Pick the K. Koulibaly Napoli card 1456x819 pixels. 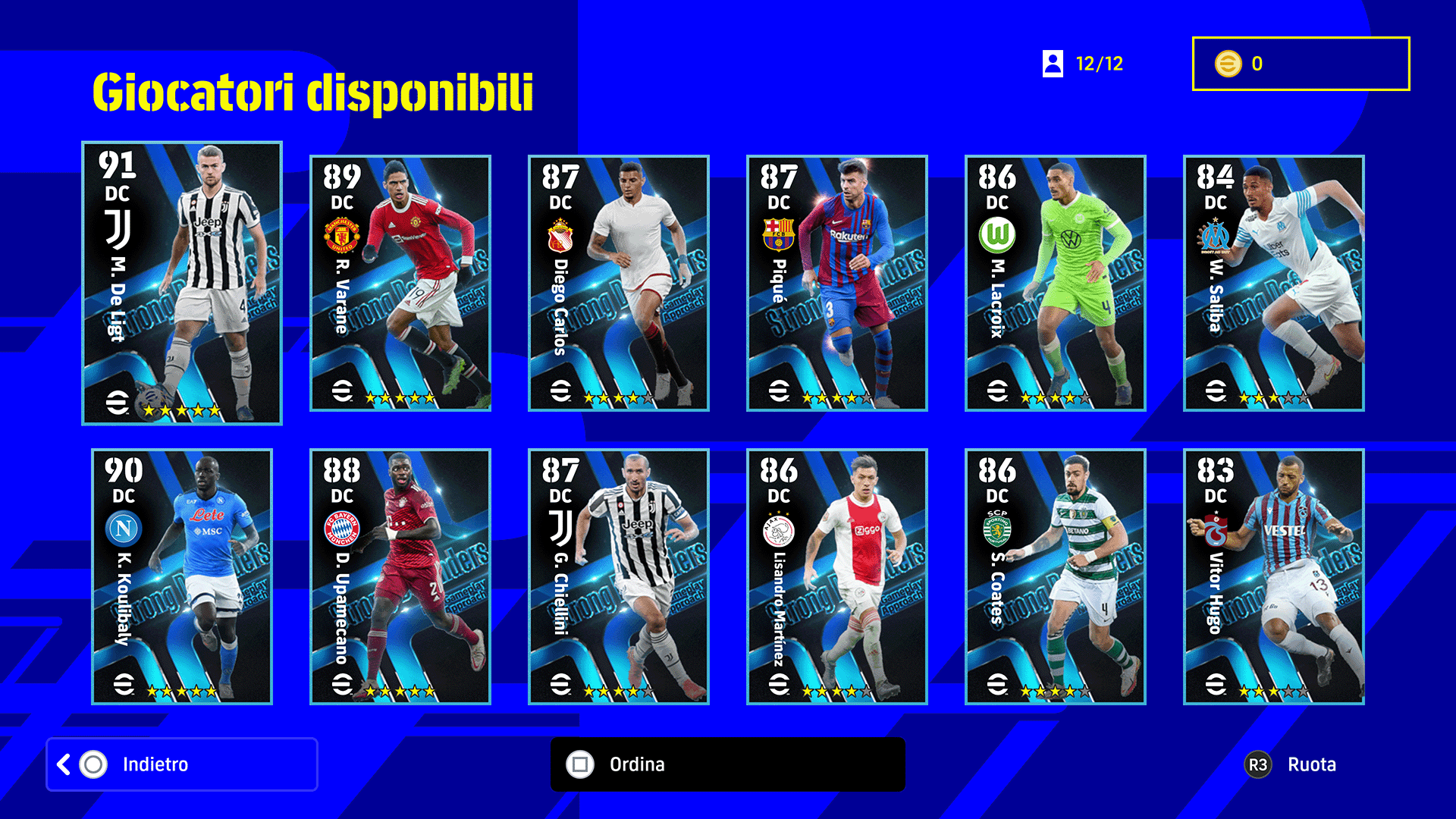tap(182, 576)
